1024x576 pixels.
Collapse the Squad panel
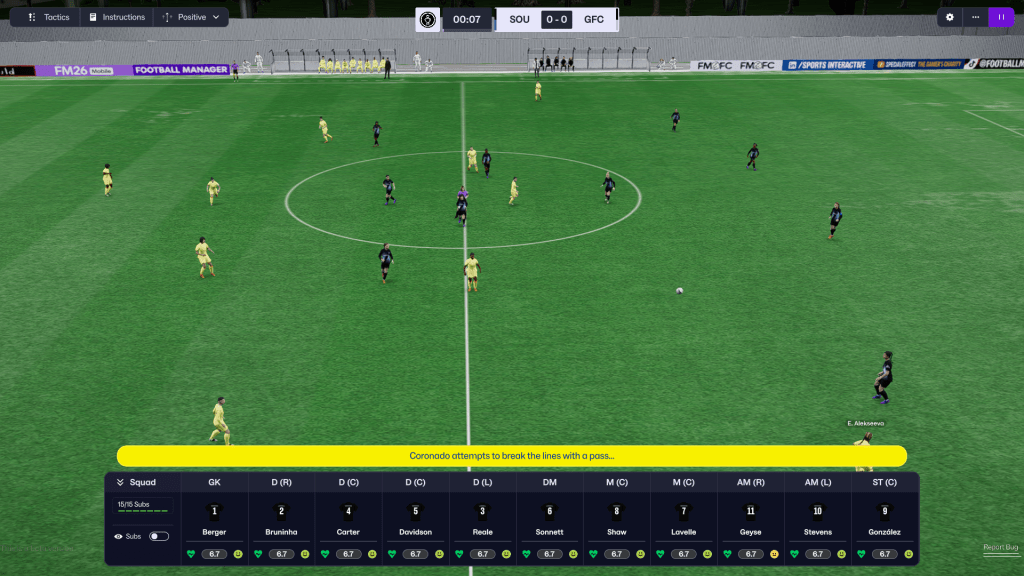[137, 482]
